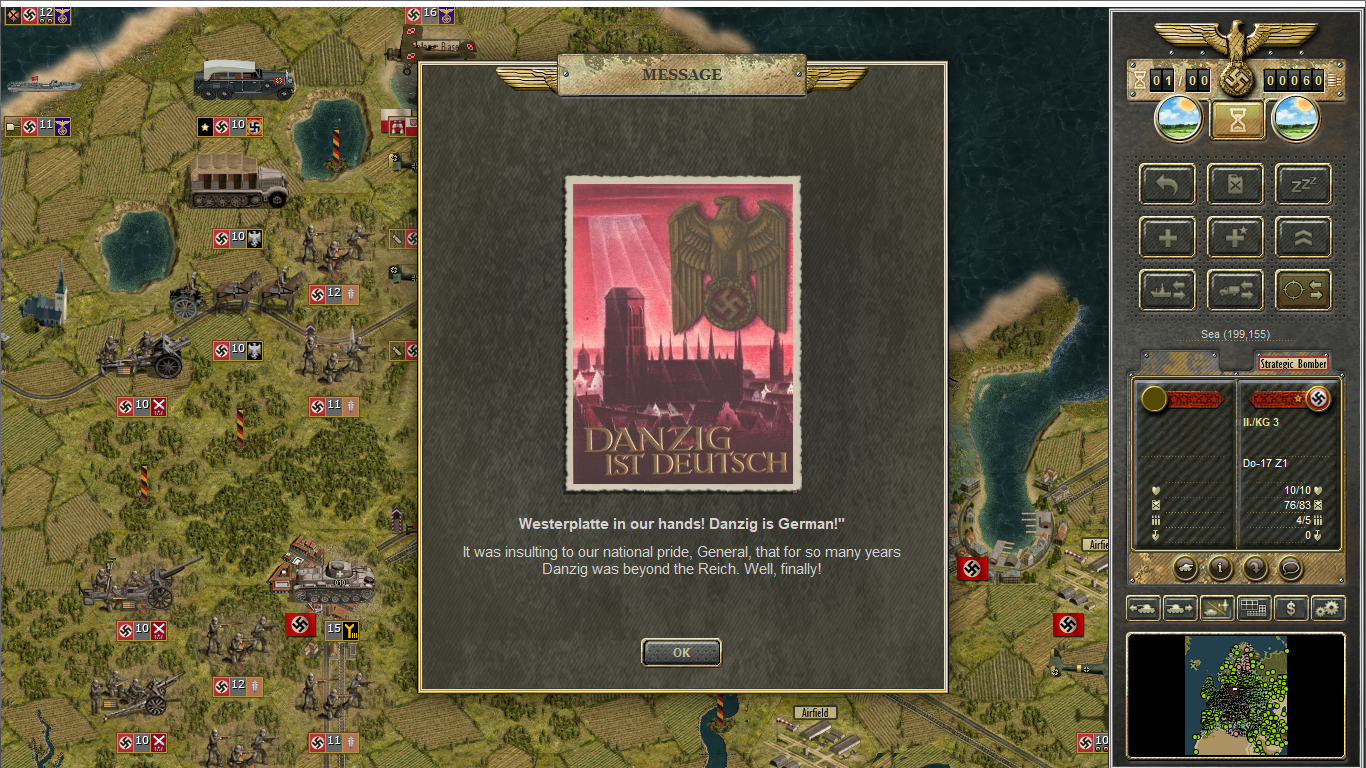Image resolution: width=1366 pixels, height=768 pixels.
Task: Select the next unit tank button
Action: [1180, 607]
